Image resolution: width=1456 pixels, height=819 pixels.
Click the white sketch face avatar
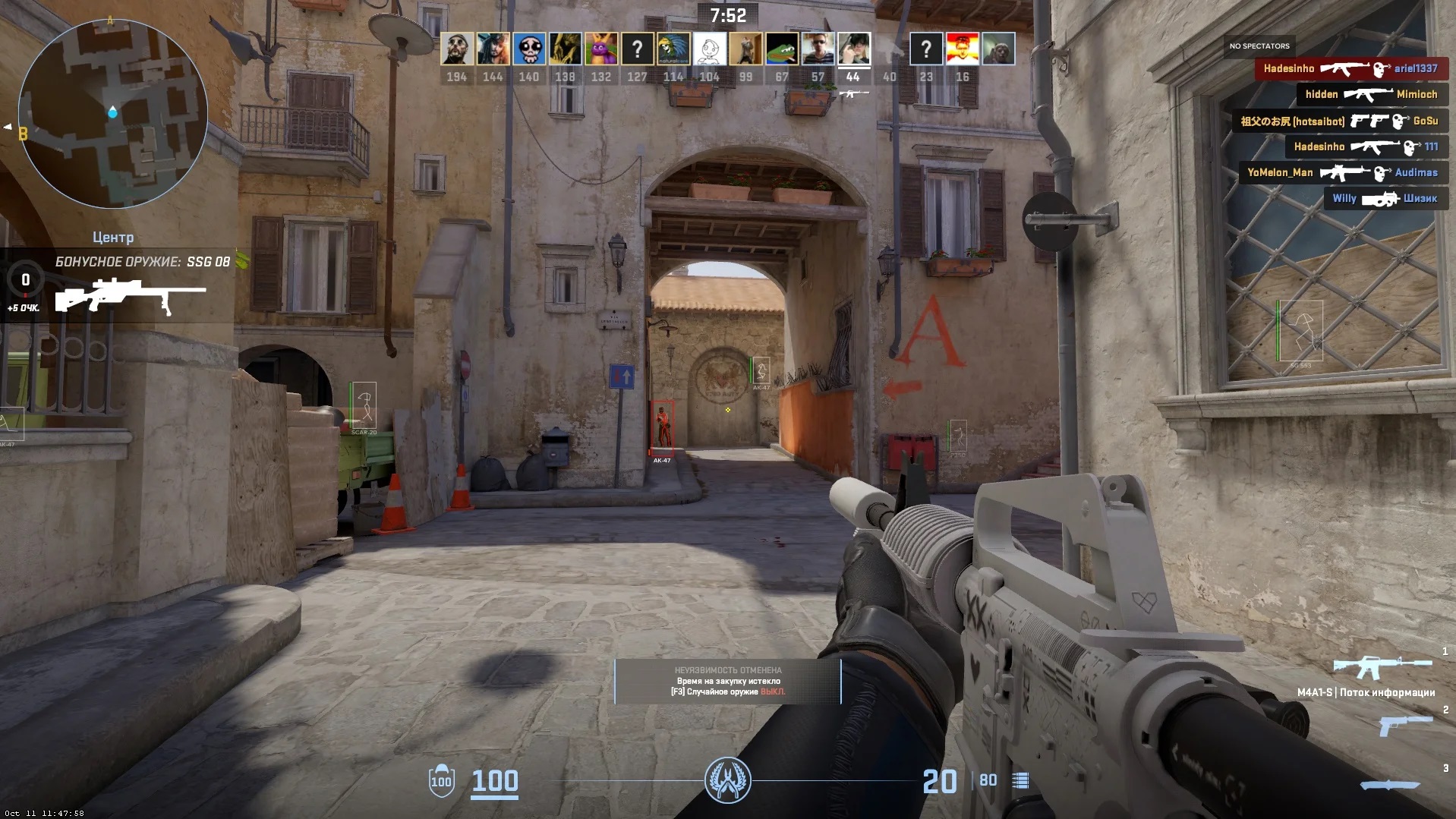coord(709,49)
